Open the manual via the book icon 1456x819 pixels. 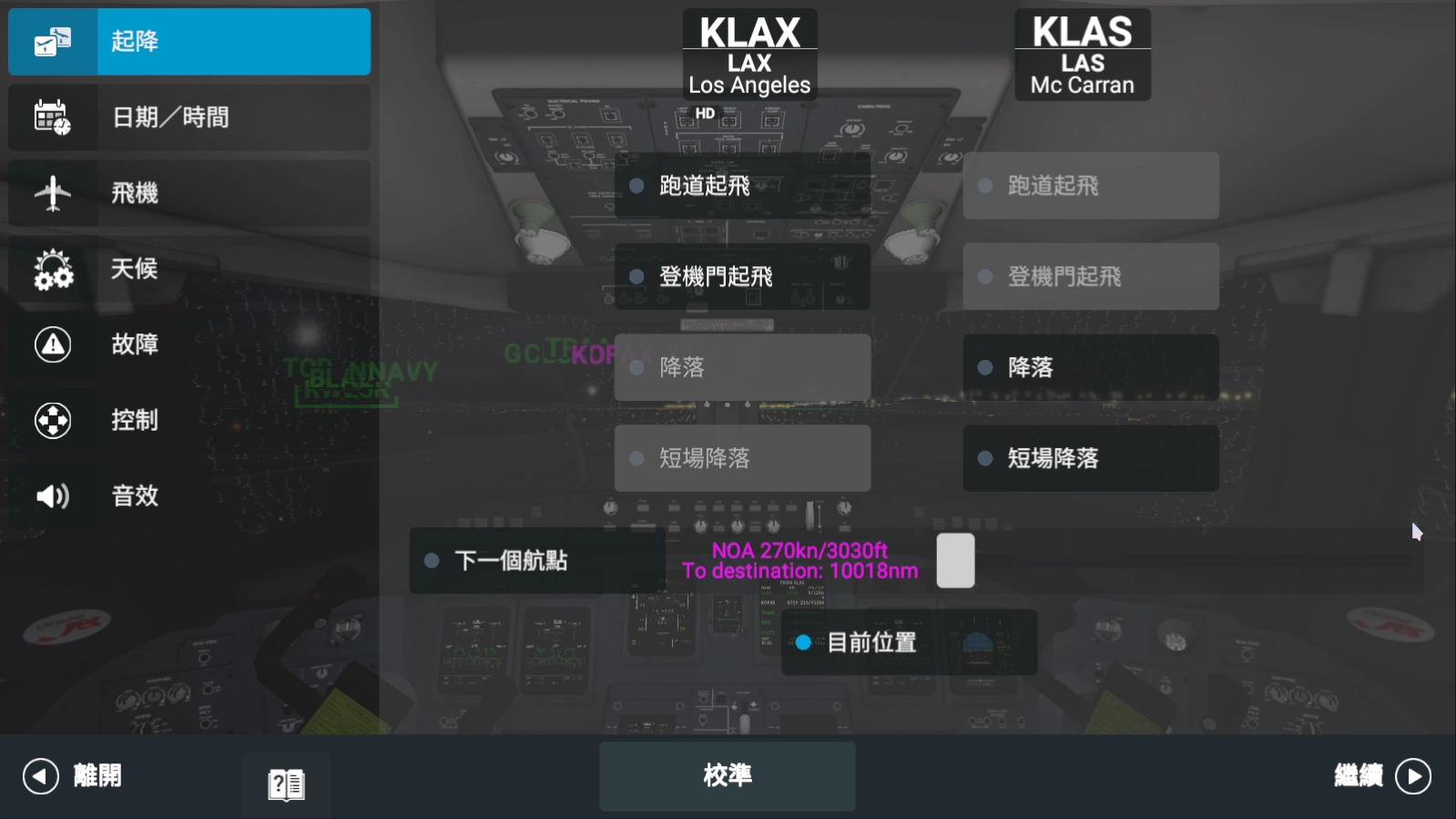click(286, 783)
